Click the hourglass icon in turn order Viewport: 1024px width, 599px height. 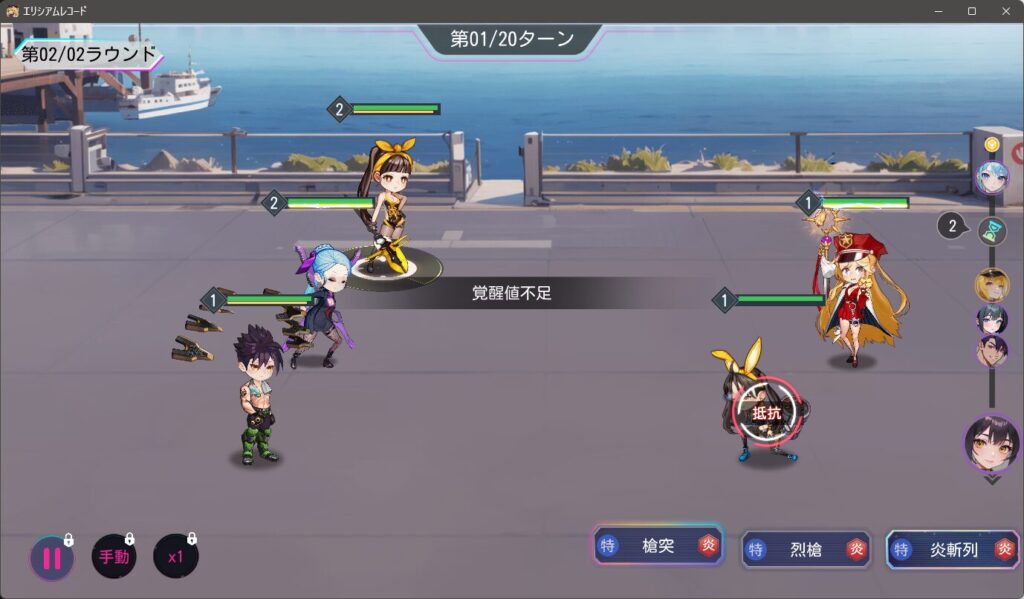[992, 231]
